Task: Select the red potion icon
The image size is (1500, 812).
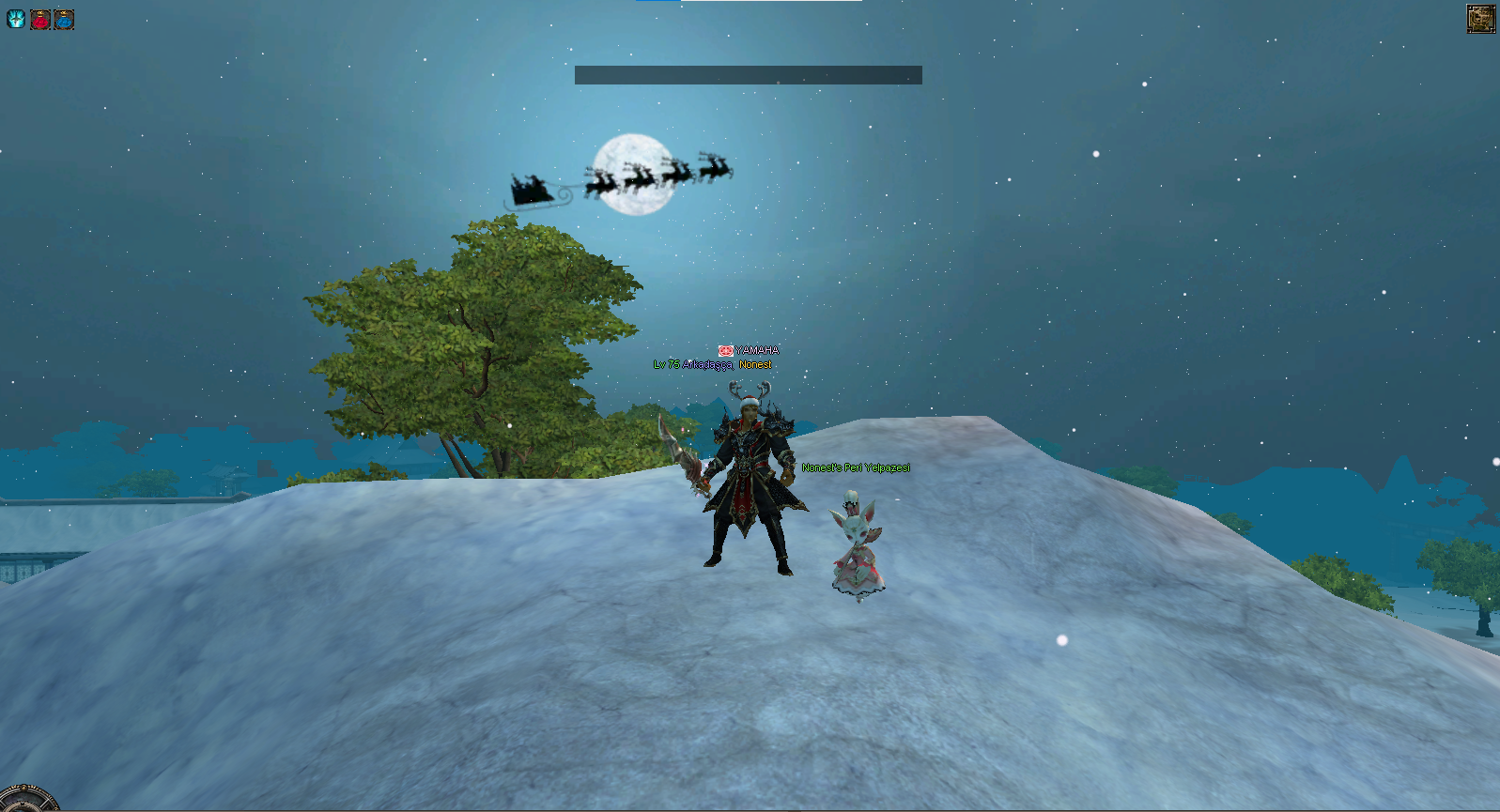Action: click(40, 19)
